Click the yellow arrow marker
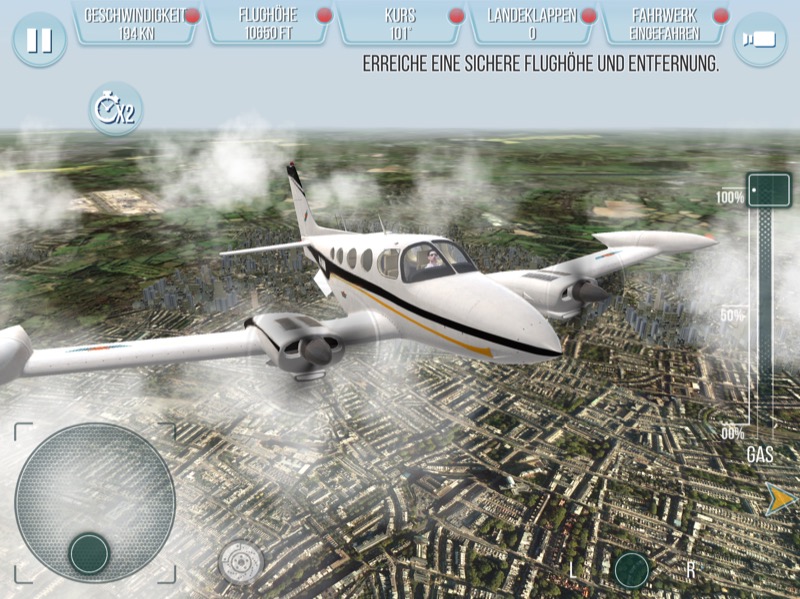Image resolution: width=800 pixels, height=599 pixels. tap(778, 498)
